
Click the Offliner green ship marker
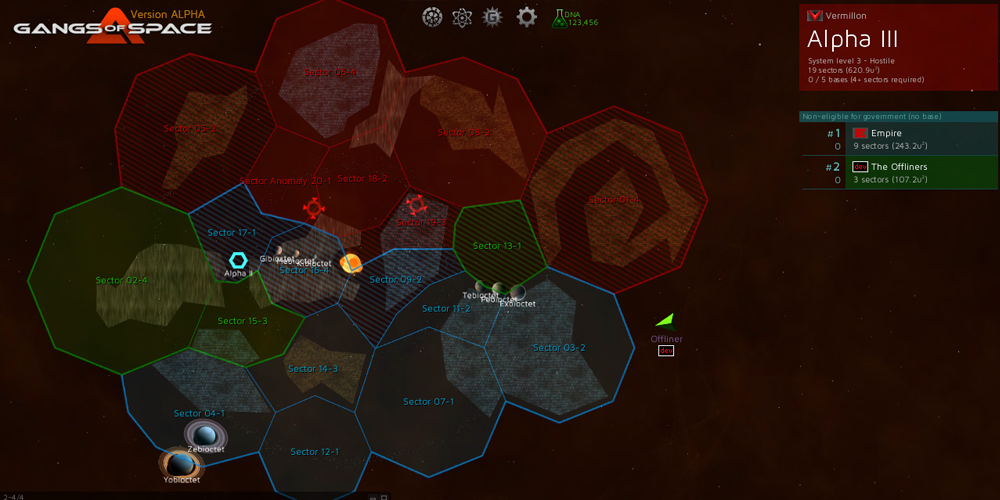pyautogui.click(x=666, y=321)
